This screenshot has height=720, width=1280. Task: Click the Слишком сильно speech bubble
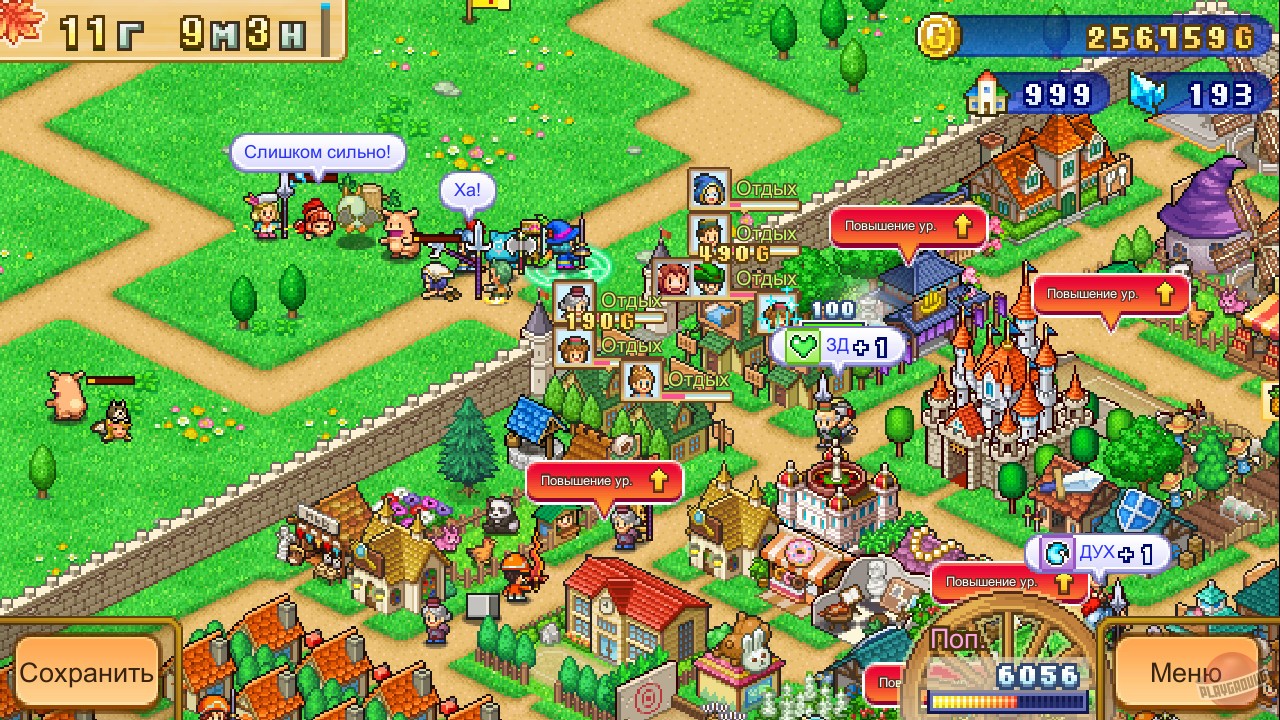pyautogui.click(x=318, y=152)
